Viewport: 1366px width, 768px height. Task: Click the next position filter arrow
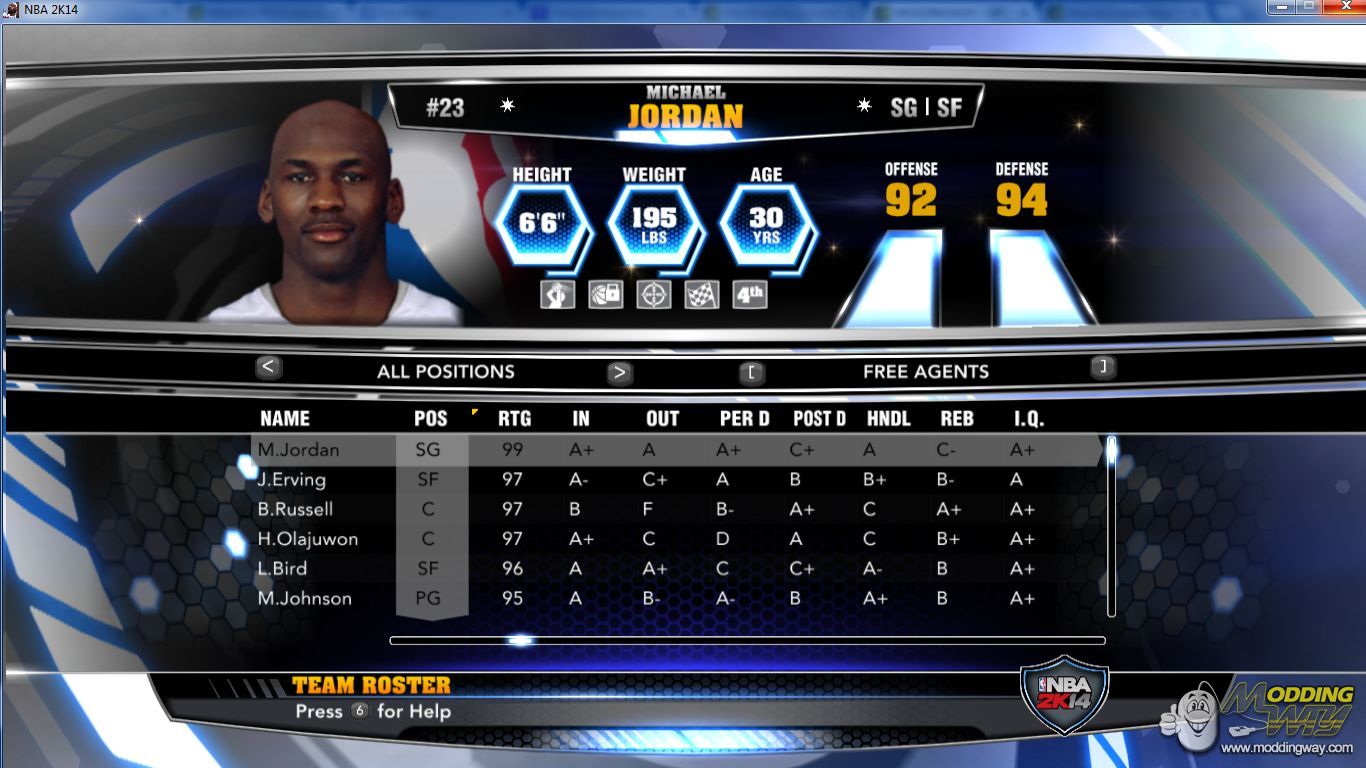click(x=620, y=373)
